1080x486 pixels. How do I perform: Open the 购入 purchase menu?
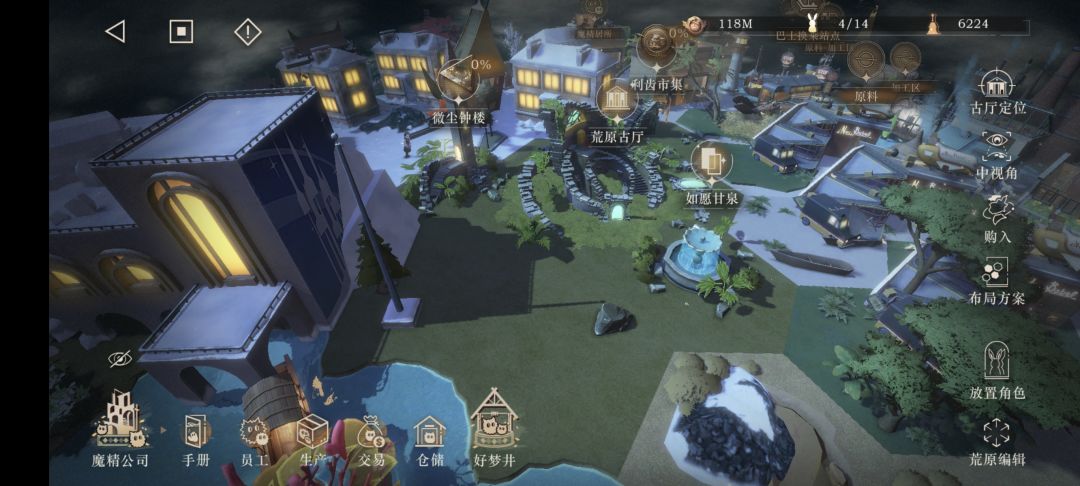click(997, 218)
